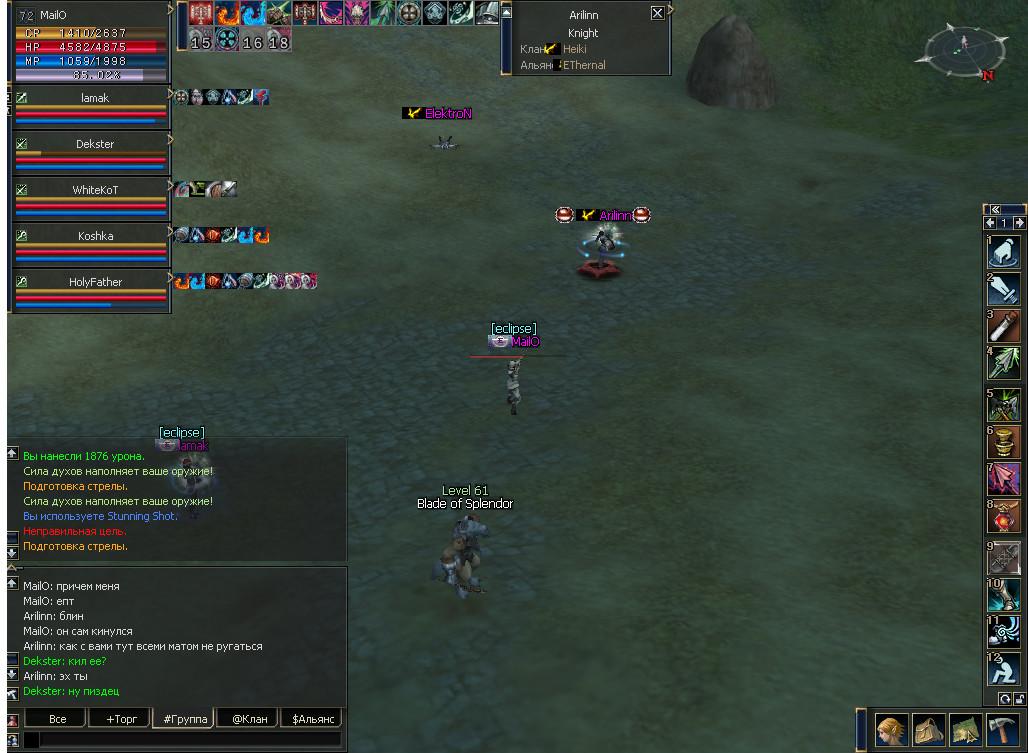
Task: Switch to the next hotbar page arrow
Action: point(1019,223)
